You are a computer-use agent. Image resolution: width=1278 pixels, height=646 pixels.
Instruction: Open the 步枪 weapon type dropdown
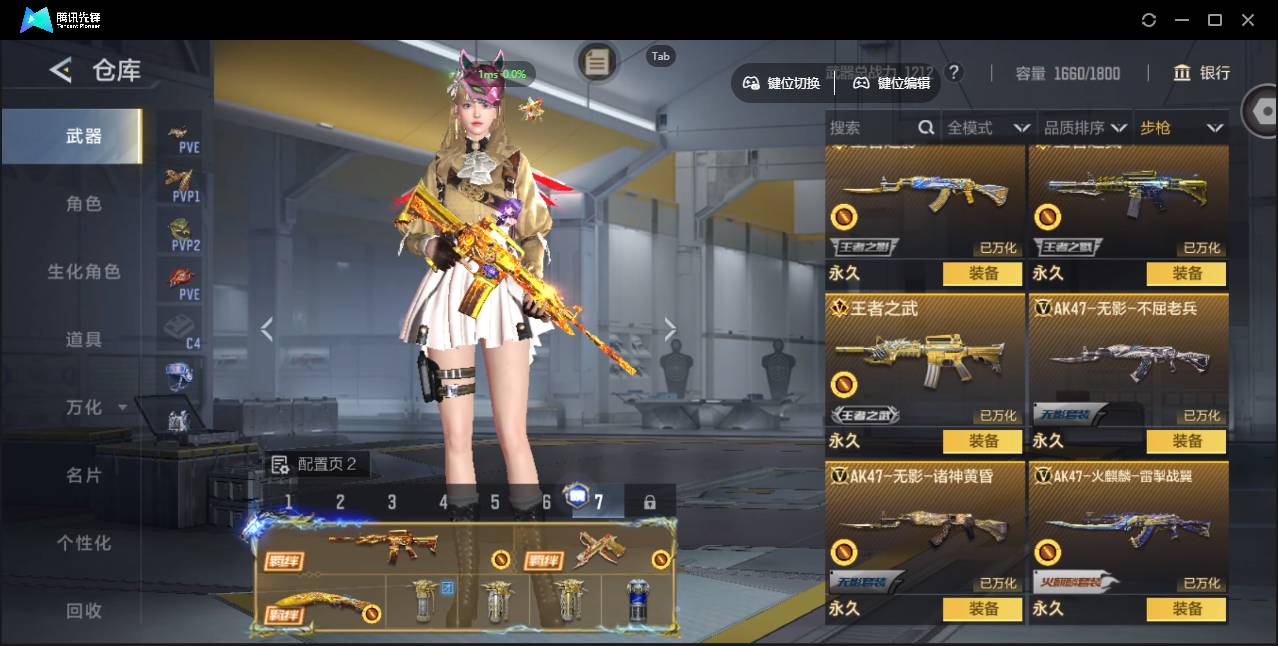[1181, 128]
